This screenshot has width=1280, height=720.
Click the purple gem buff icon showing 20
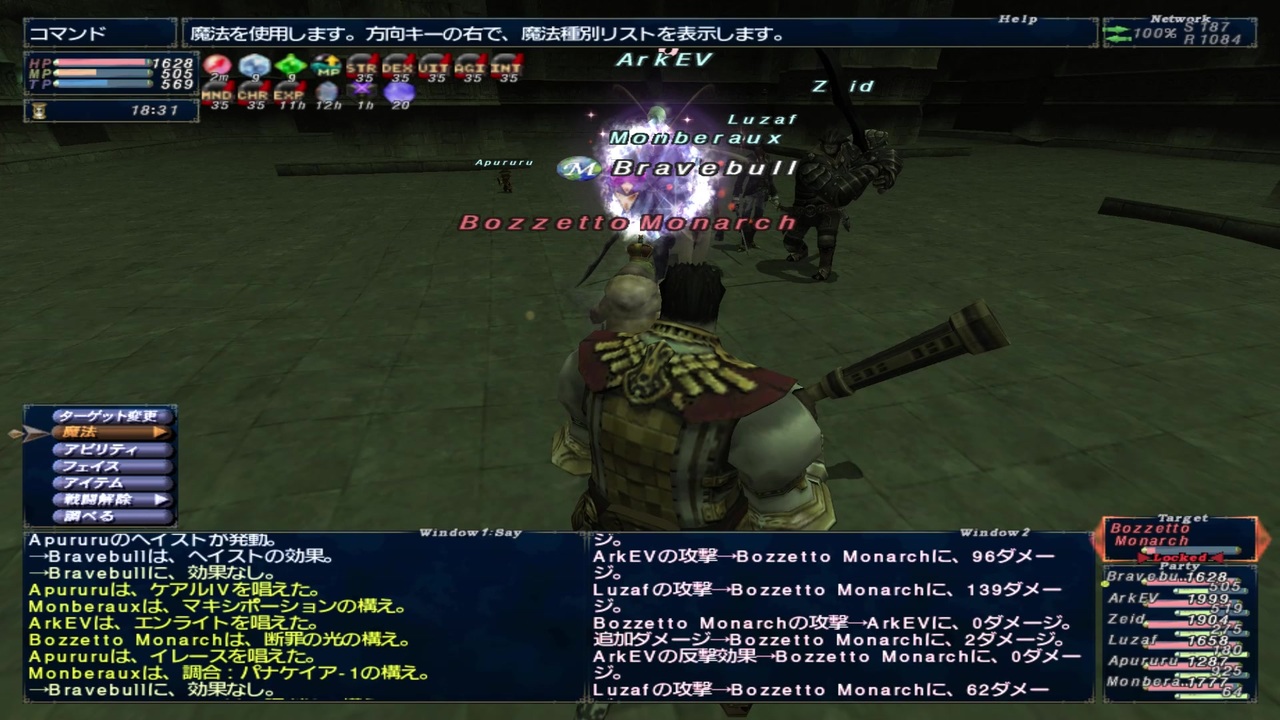[x=397, y=92]
